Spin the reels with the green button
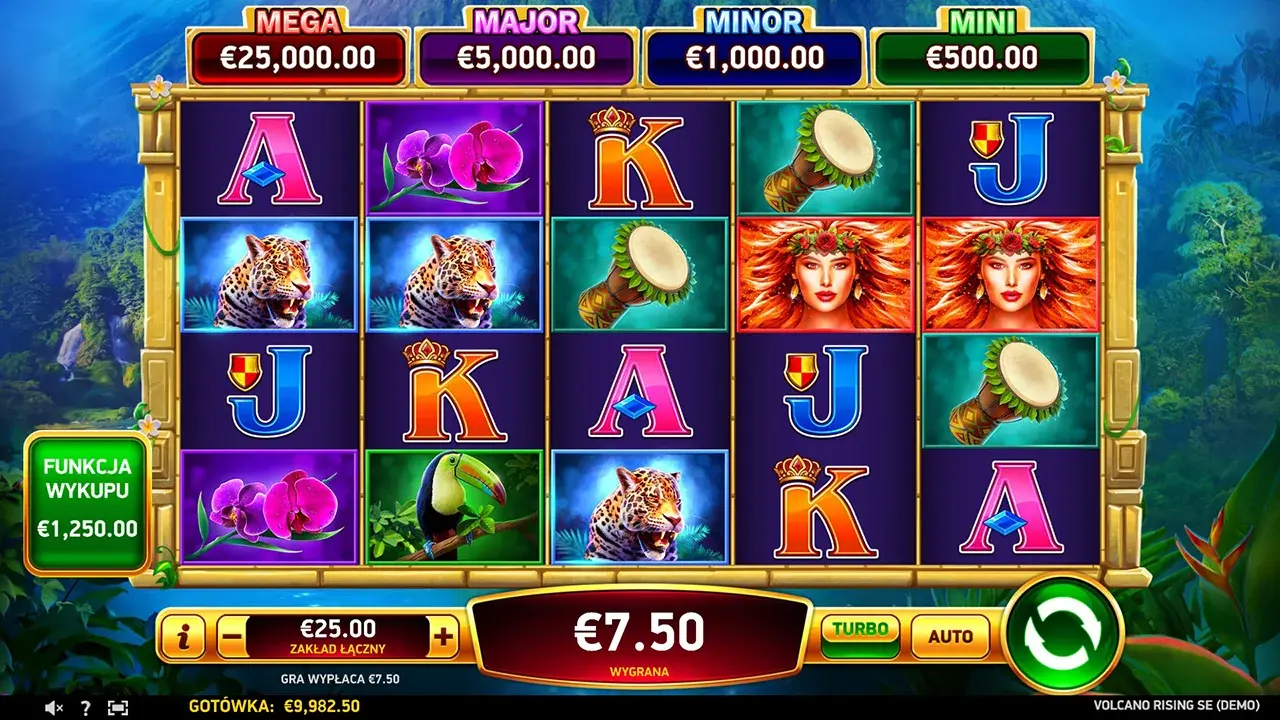The height and width of the screenshot is (720, 1280). click(1062, 633)
